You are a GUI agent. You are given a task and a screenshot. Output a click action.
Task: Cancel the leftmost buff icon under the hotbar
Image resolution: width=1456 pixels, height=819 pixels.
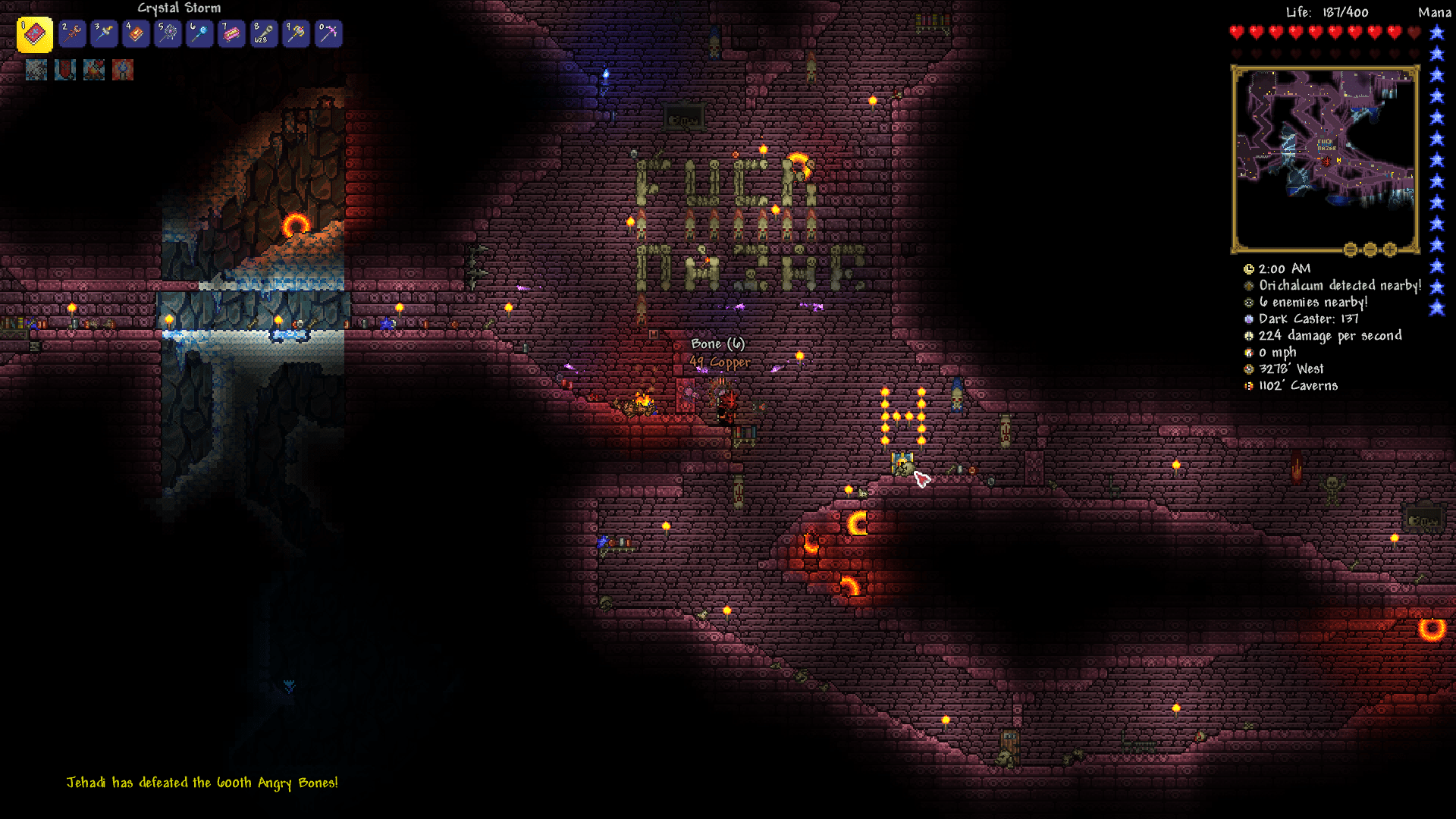(x=36, y=70)
